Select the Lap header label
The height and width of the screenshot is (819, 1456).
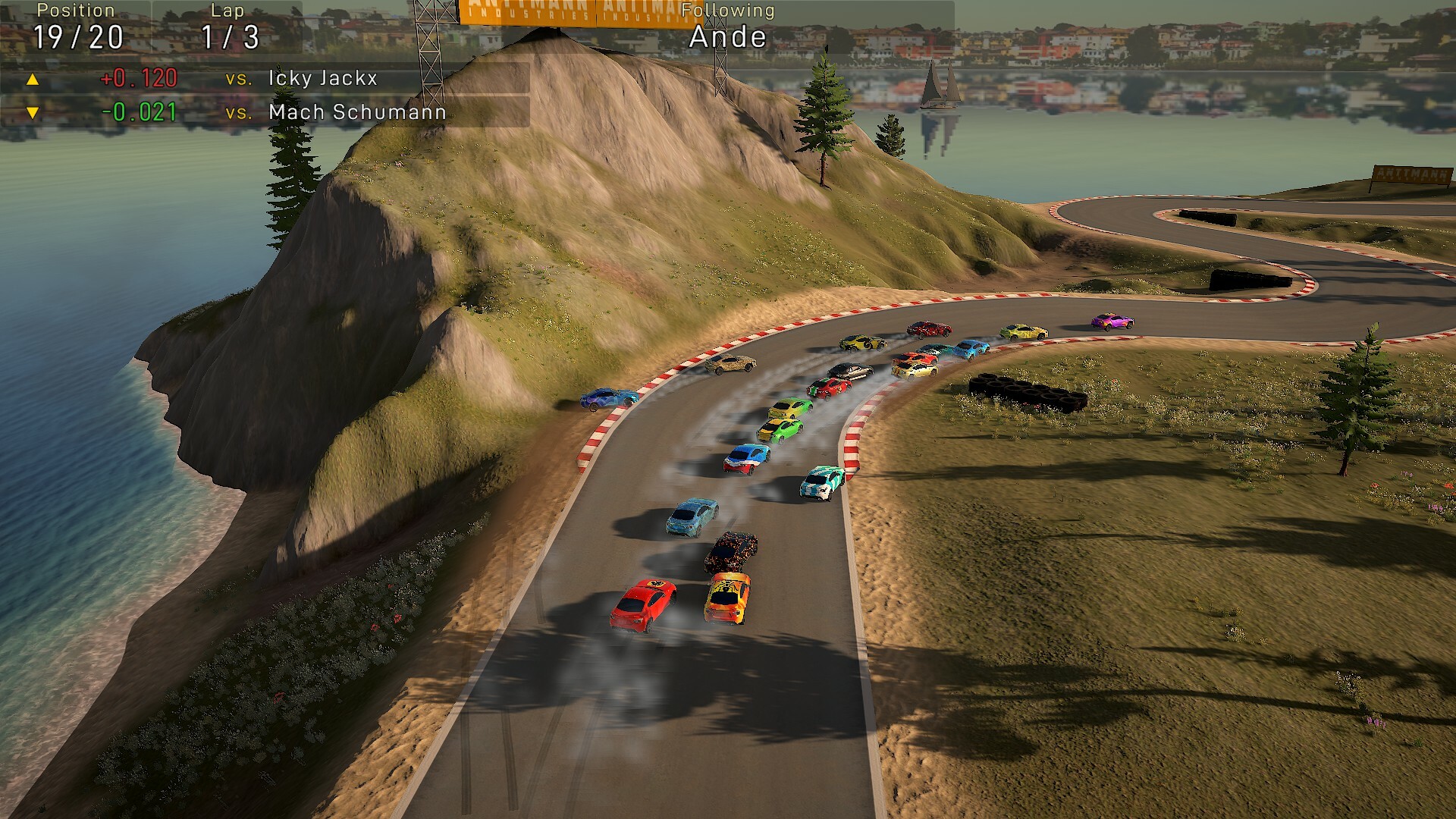[x=226, y=10]
